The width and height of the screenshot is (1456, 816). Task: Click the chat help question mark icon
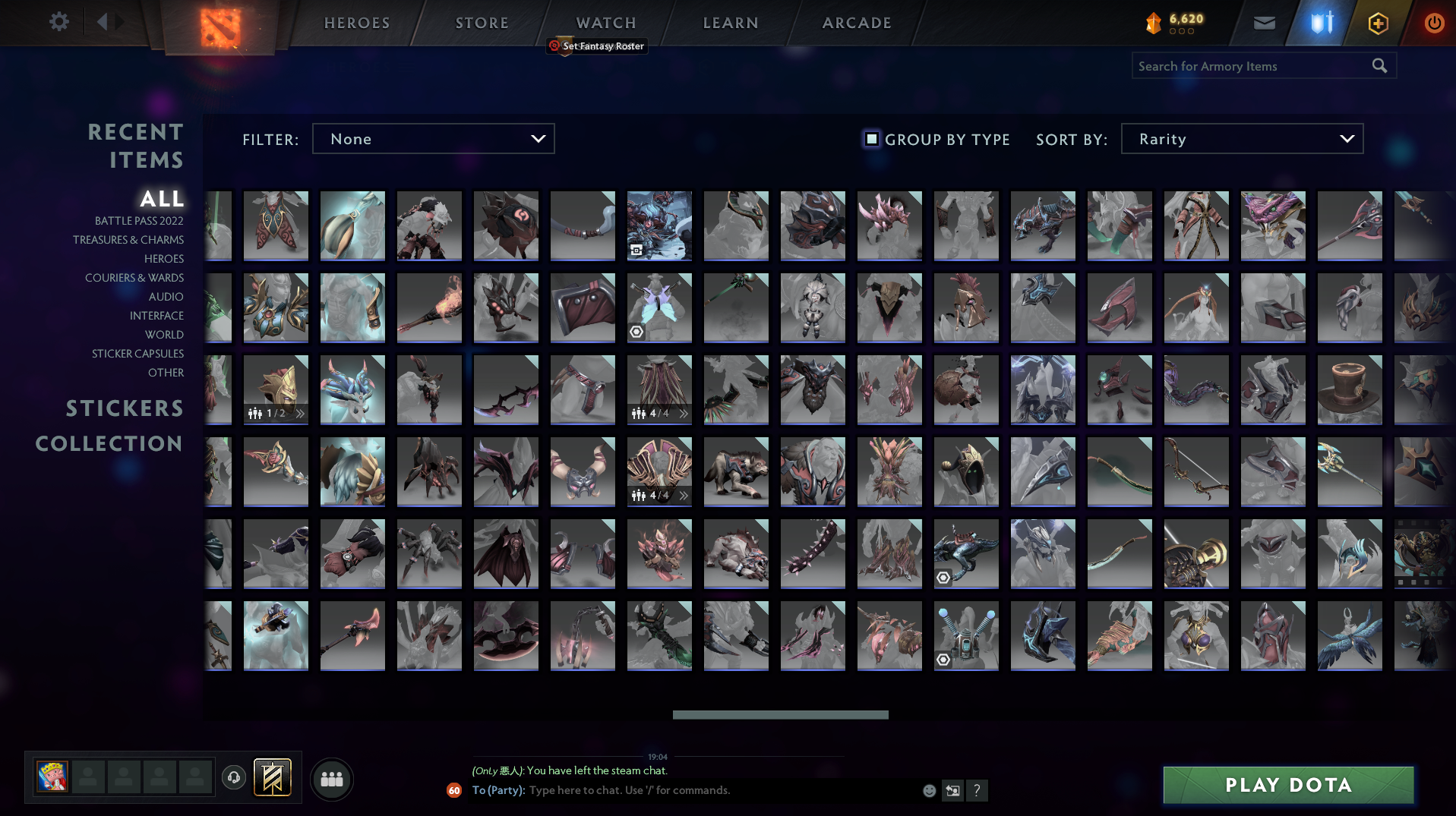point(978,790)
